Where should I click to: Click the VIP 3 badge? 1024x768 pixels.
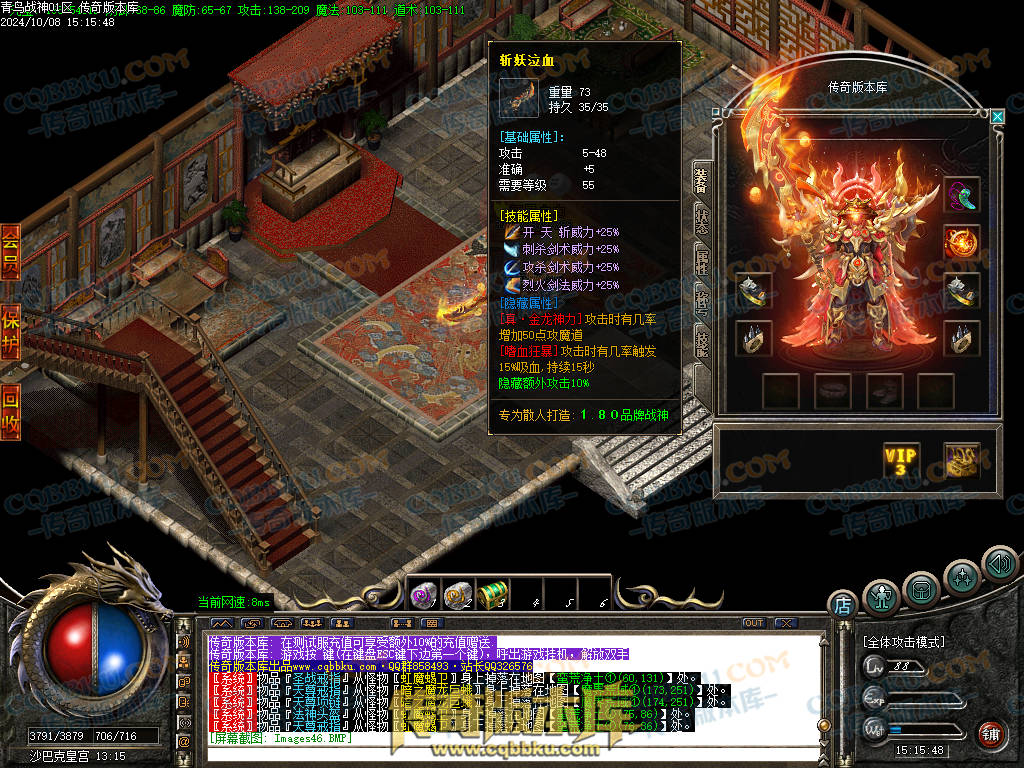900,460
